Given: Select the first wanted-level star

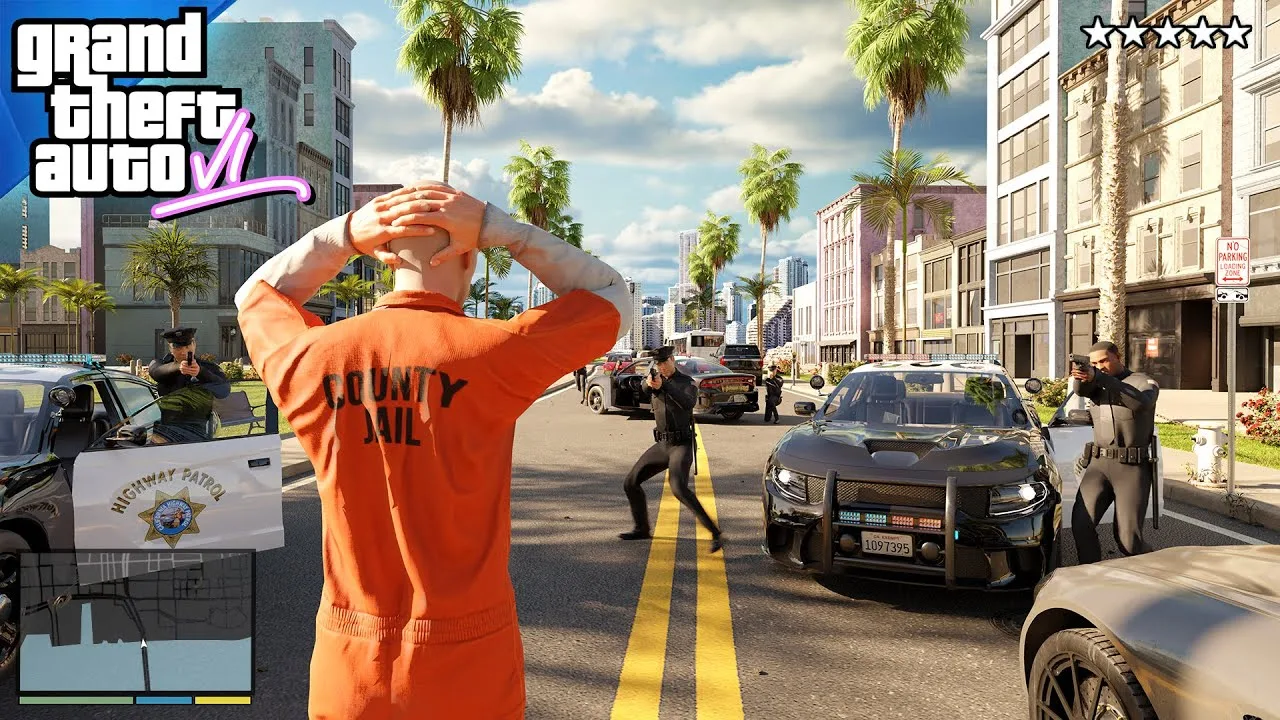Looking at the screenshot, I should pos(1097,31).
